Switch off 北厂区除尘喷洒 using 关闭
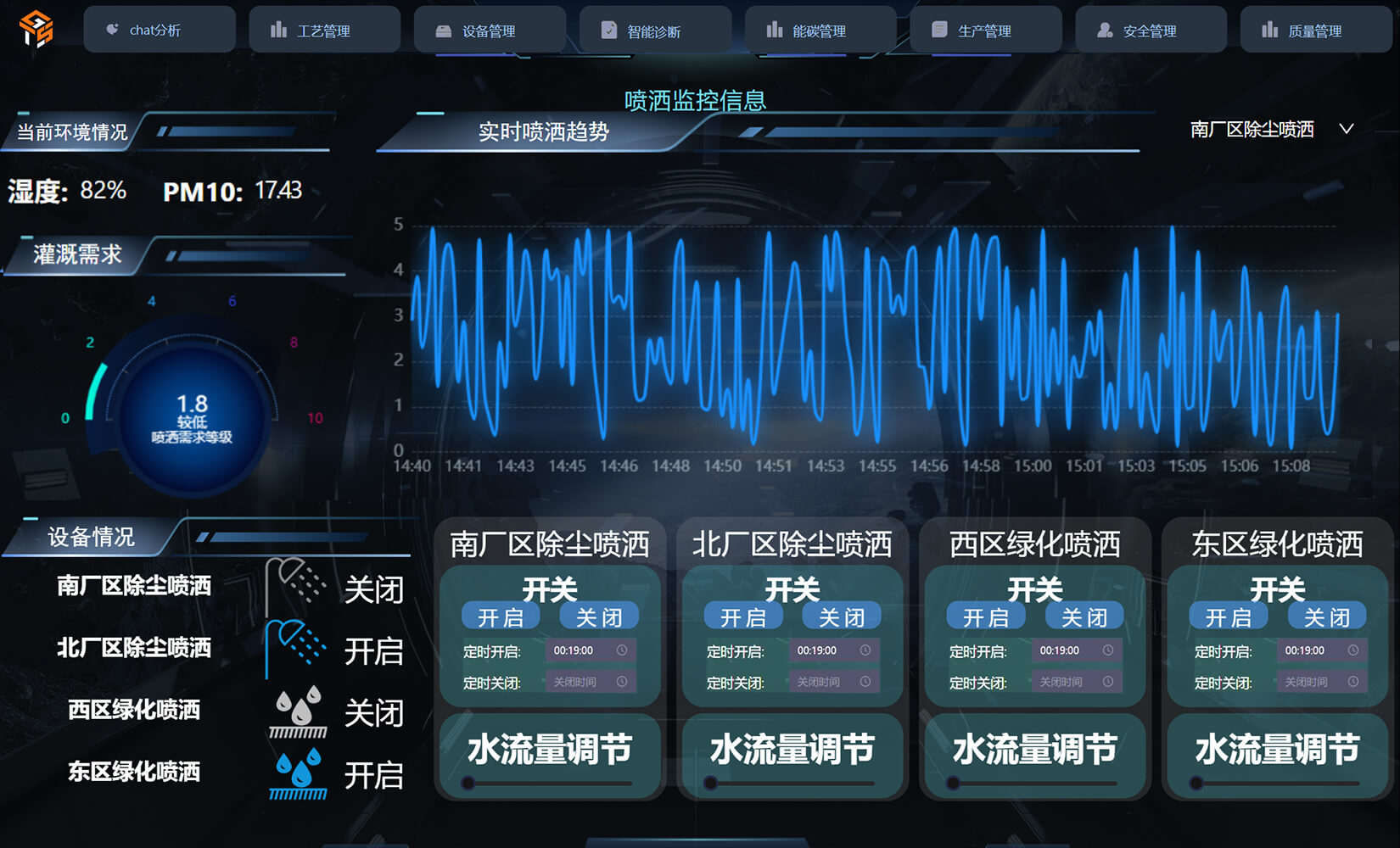 (x=842, y=616)
